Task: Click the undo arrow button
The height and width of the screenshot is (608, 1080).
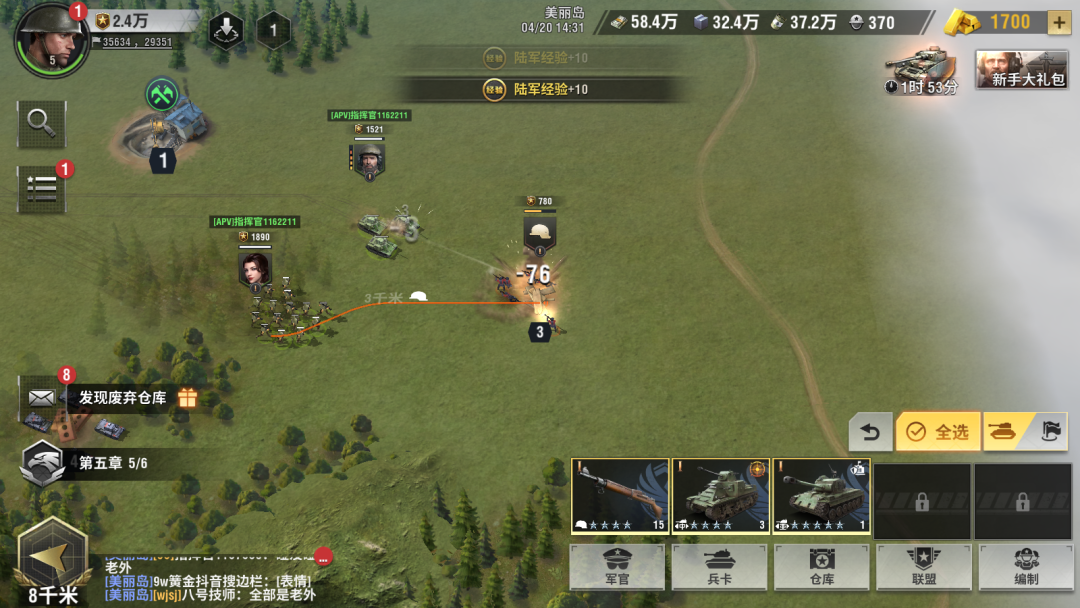Action: pos(870,432)
